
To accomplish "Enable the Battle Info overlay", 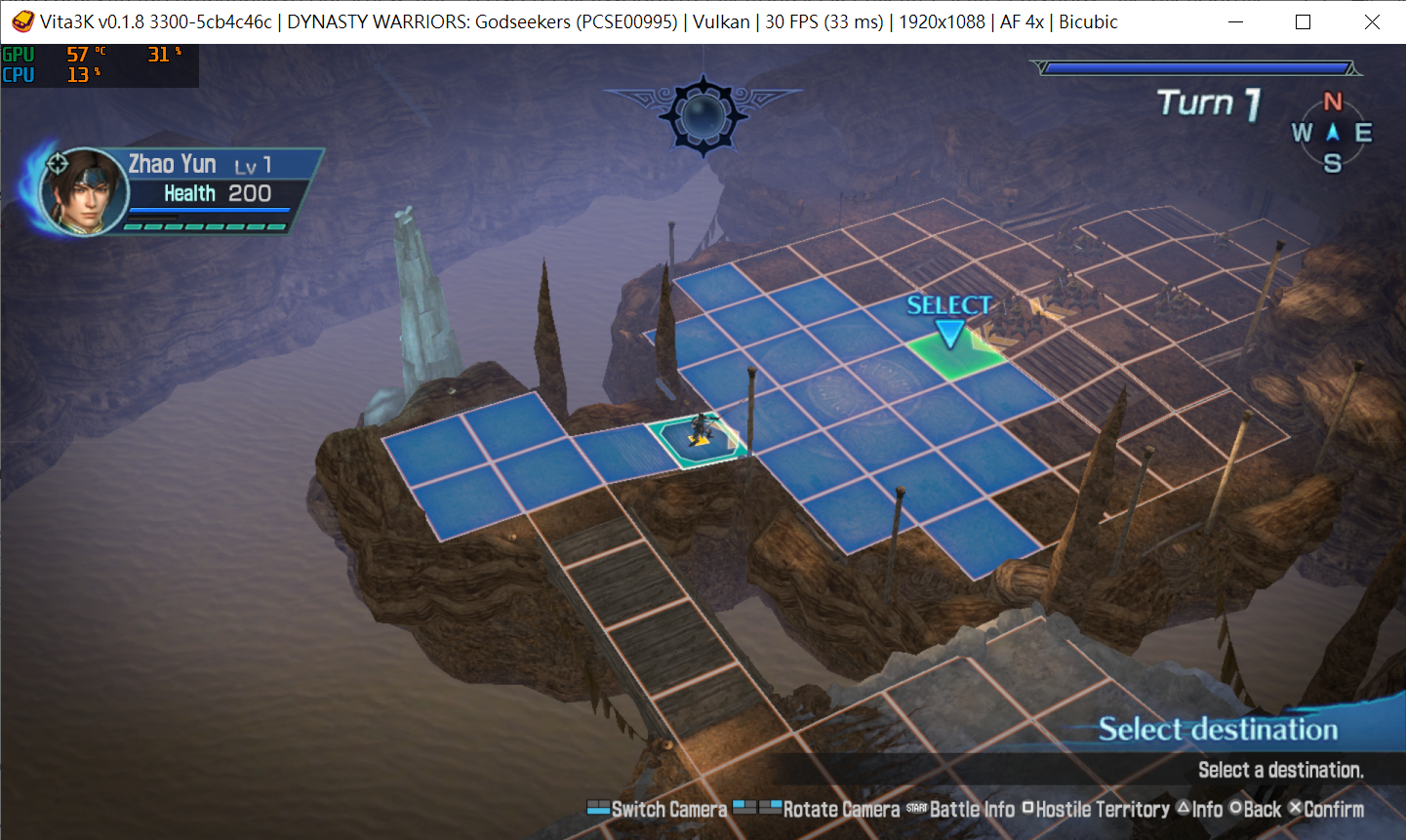I will [x=971, y=809].
